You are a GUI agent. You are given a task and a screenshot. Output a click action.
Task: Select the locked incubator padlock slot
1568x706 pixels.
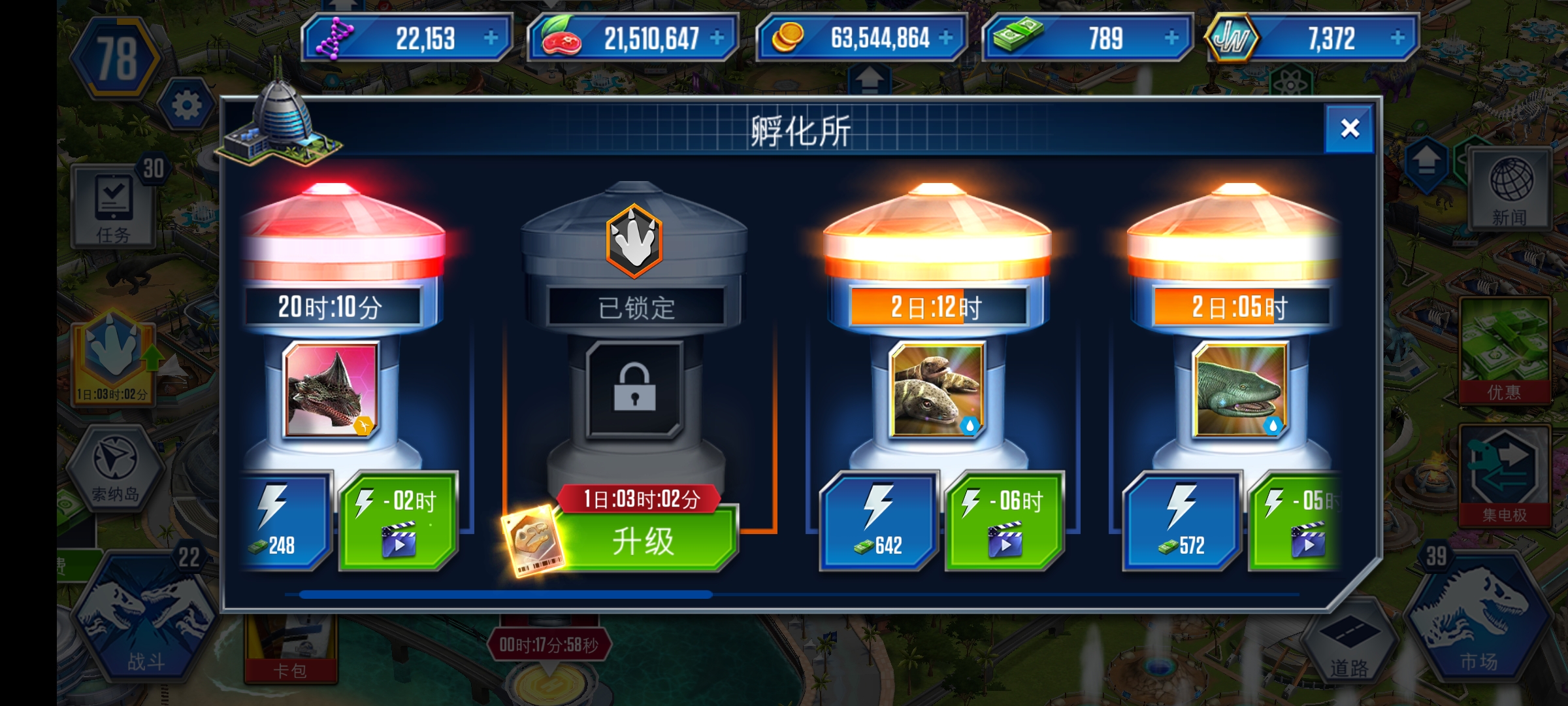tap(634, 390)
